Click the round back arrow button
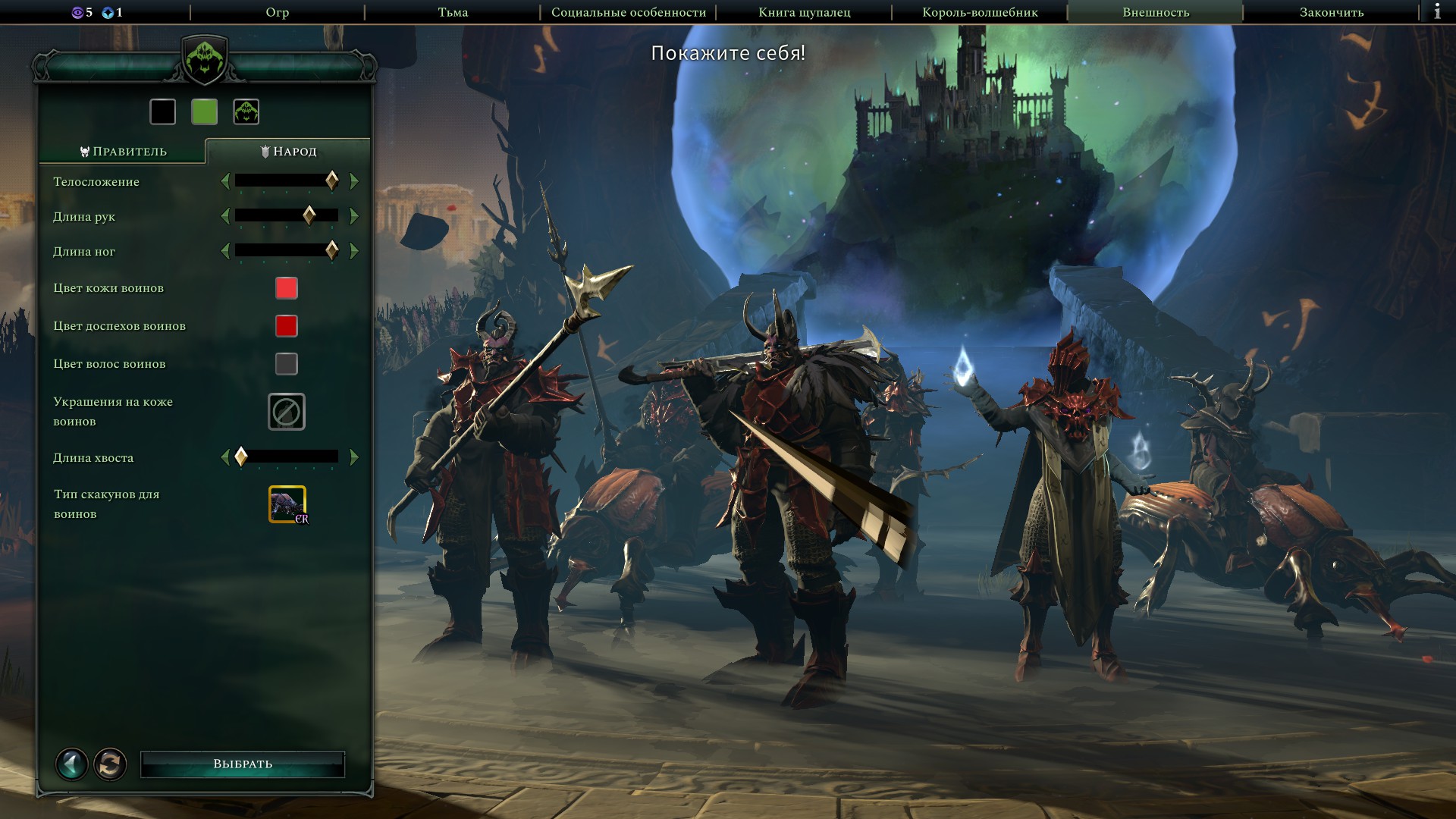 pyautogui.click(x=72, y=764)
